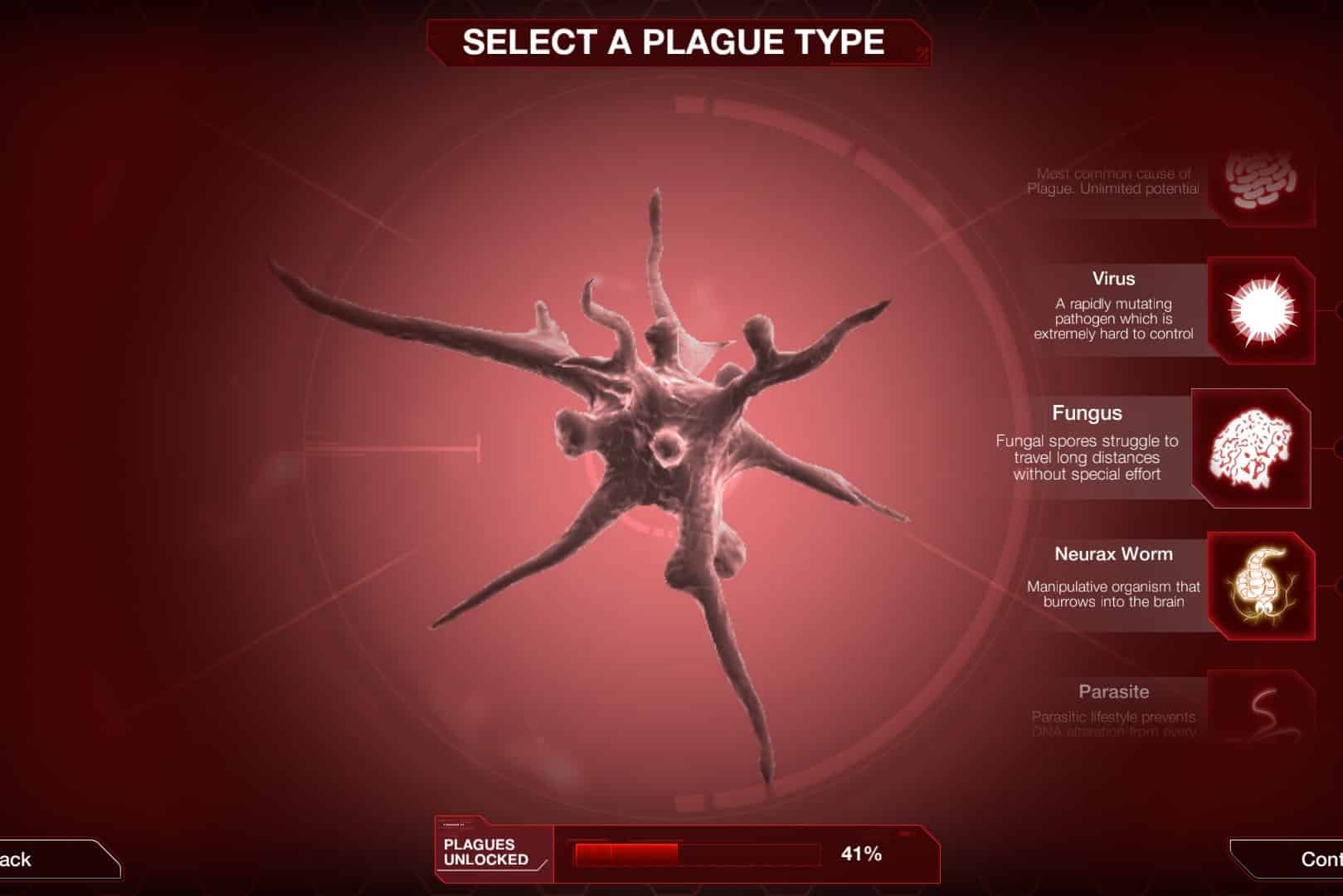
Task: Select the faded Parasite plague entry
Action: [1260, 709]
